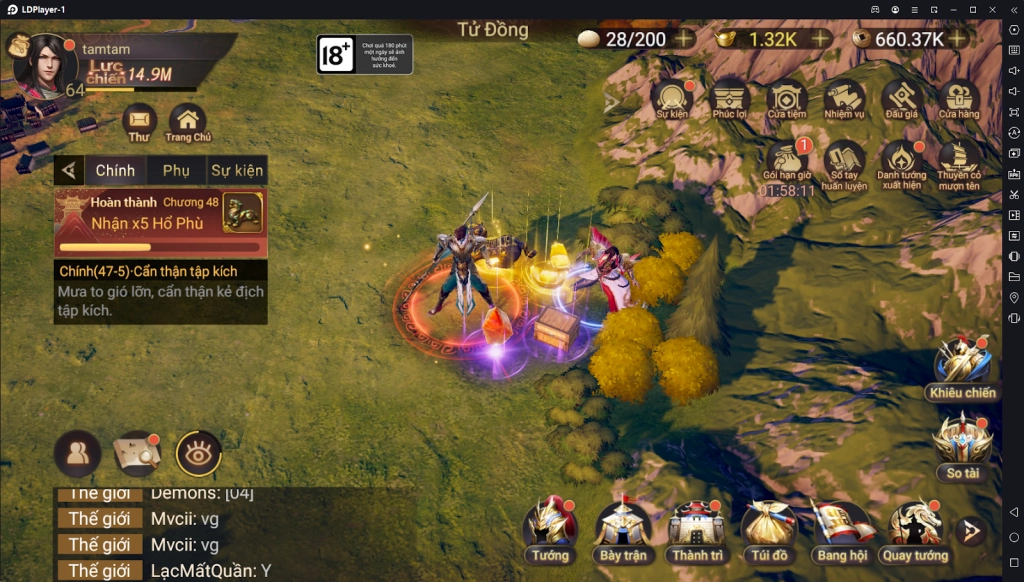Image resolution: width=1024 pixels, height=582 pixels.
Task: Start a Khiêu chiến challenge
Action: tap(962, 366)
